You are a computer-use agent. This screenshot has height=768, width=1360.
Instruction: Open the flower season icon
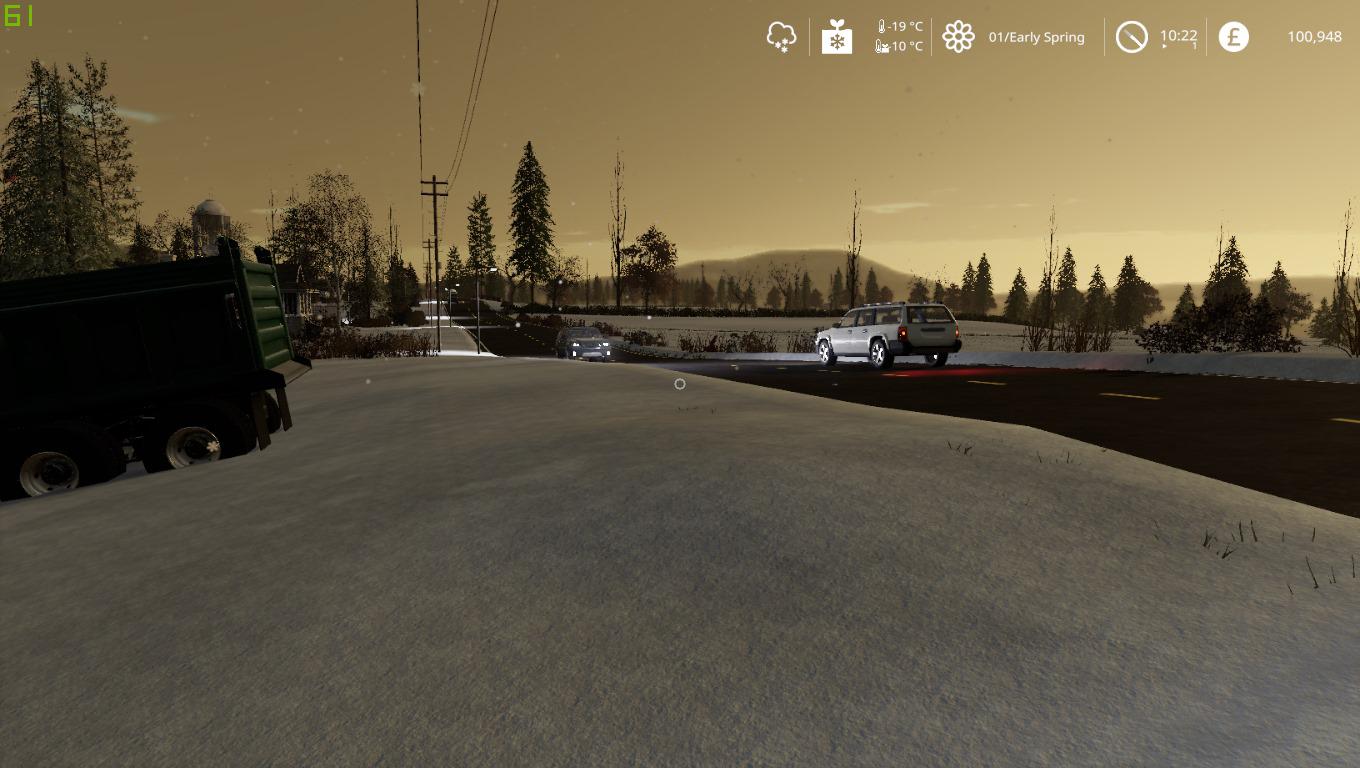point(958,37)
